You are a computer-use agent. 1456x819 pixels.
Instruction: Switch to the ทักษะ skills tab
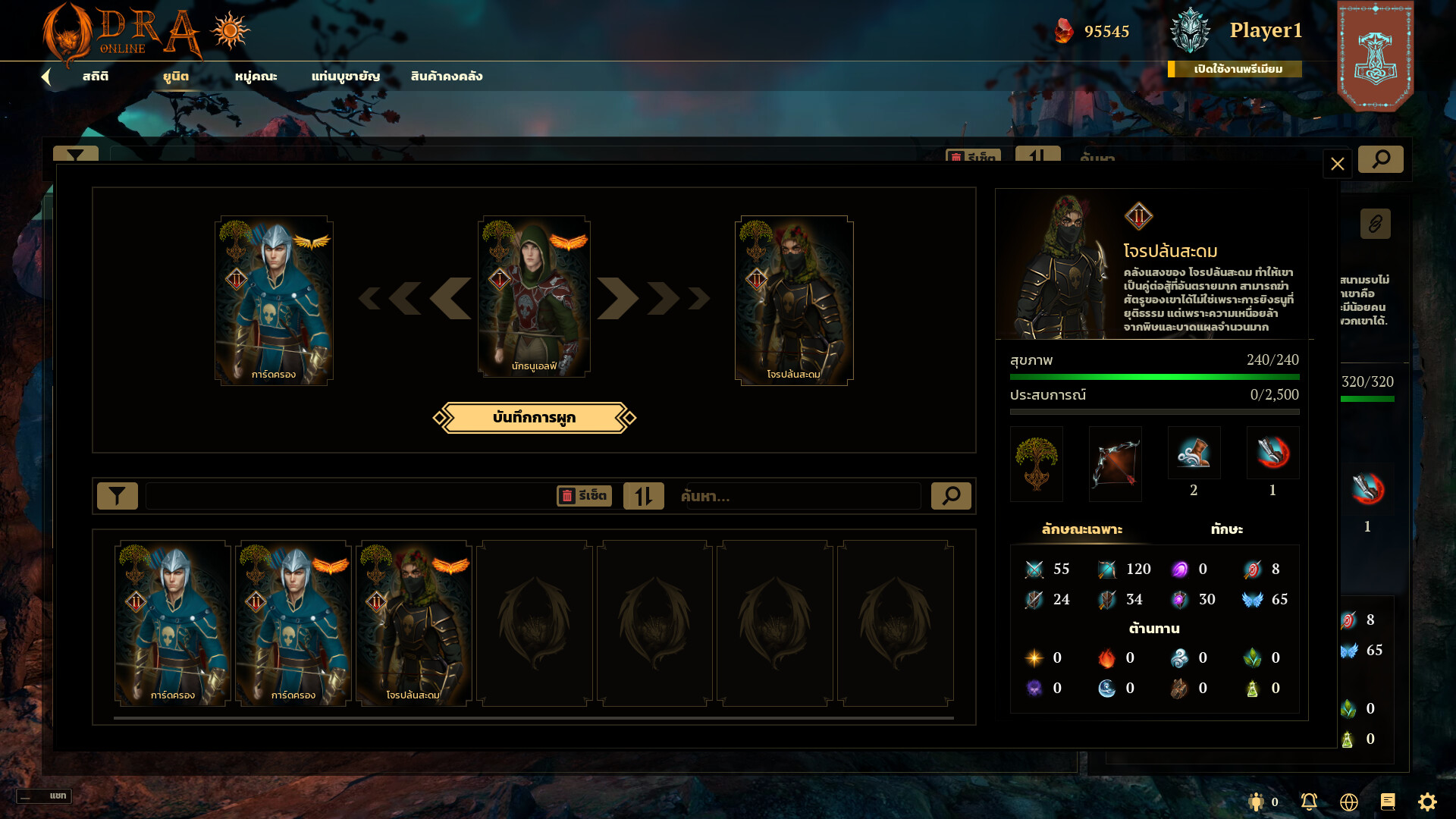pos(1226,529)
